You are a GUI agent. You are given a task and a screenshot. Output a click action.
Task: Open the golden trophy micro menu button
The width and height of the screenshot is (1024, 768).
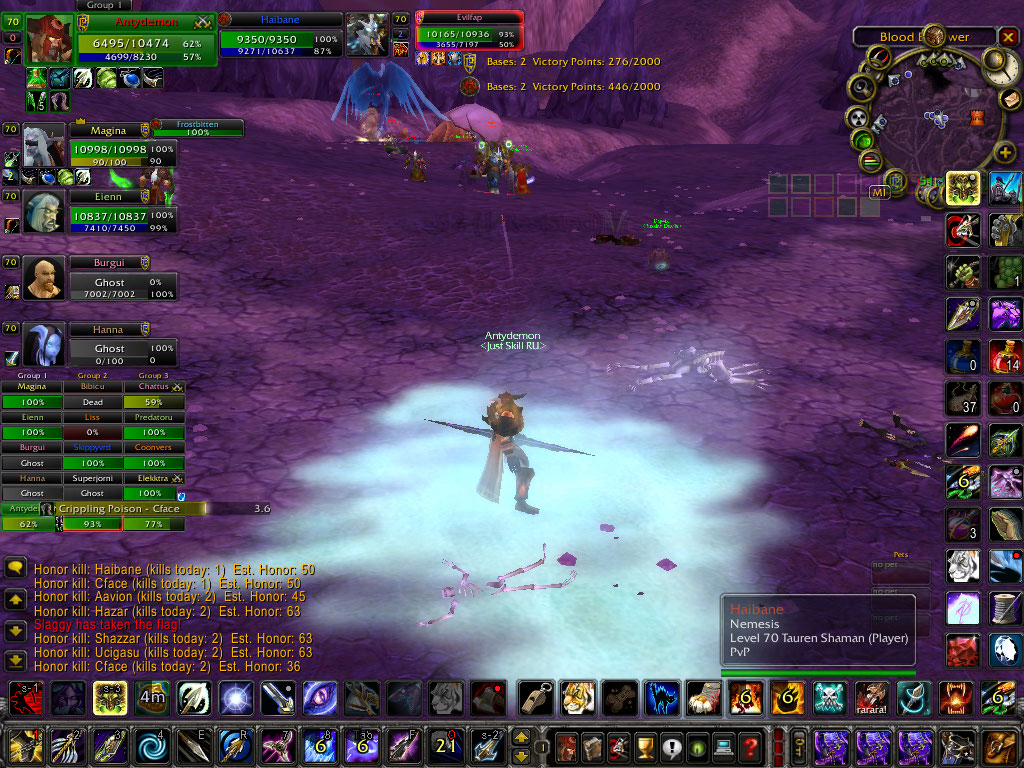click(x=643, y=746)
